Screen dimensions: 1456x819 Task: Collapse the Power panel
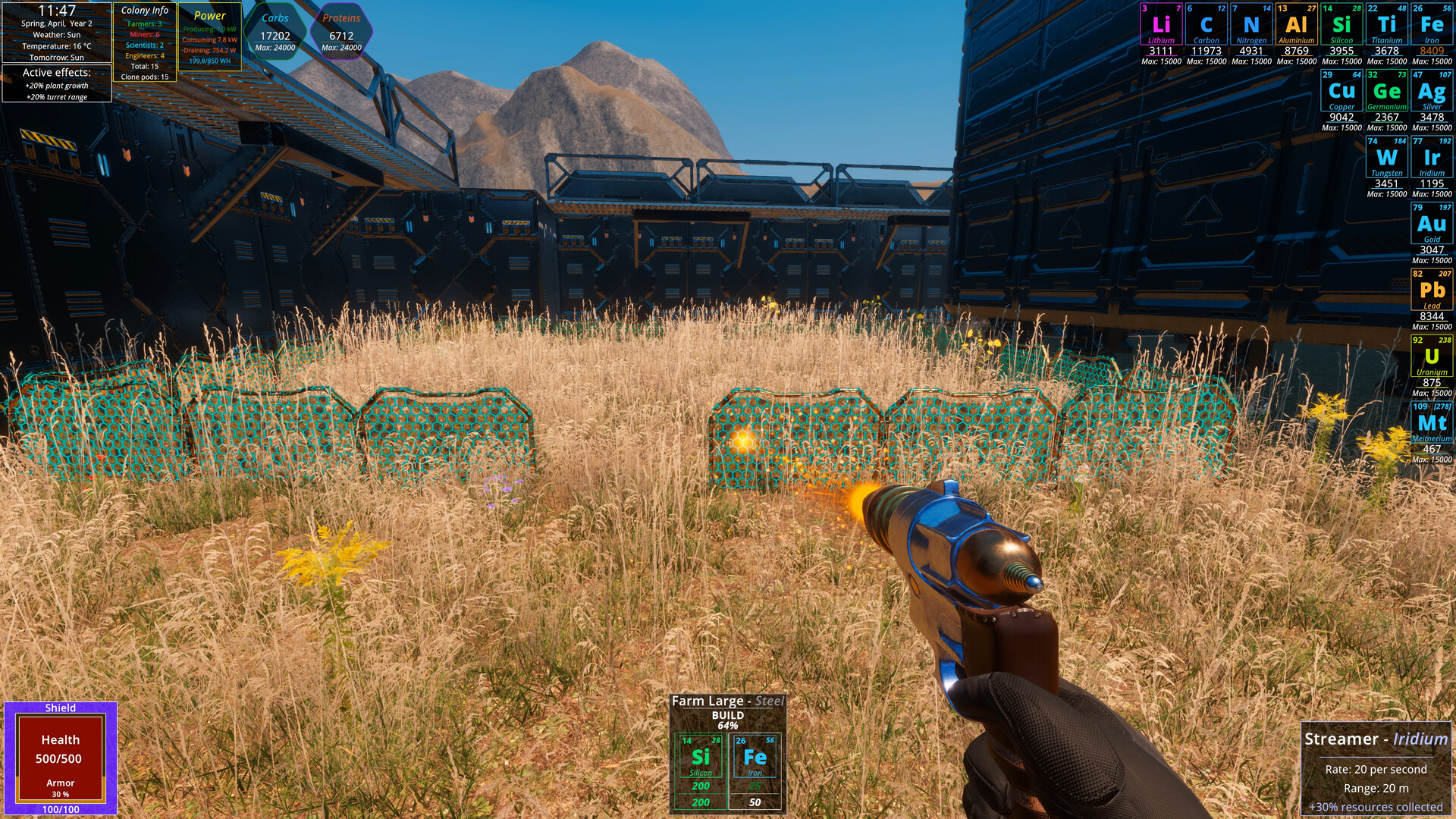(210, 15)
